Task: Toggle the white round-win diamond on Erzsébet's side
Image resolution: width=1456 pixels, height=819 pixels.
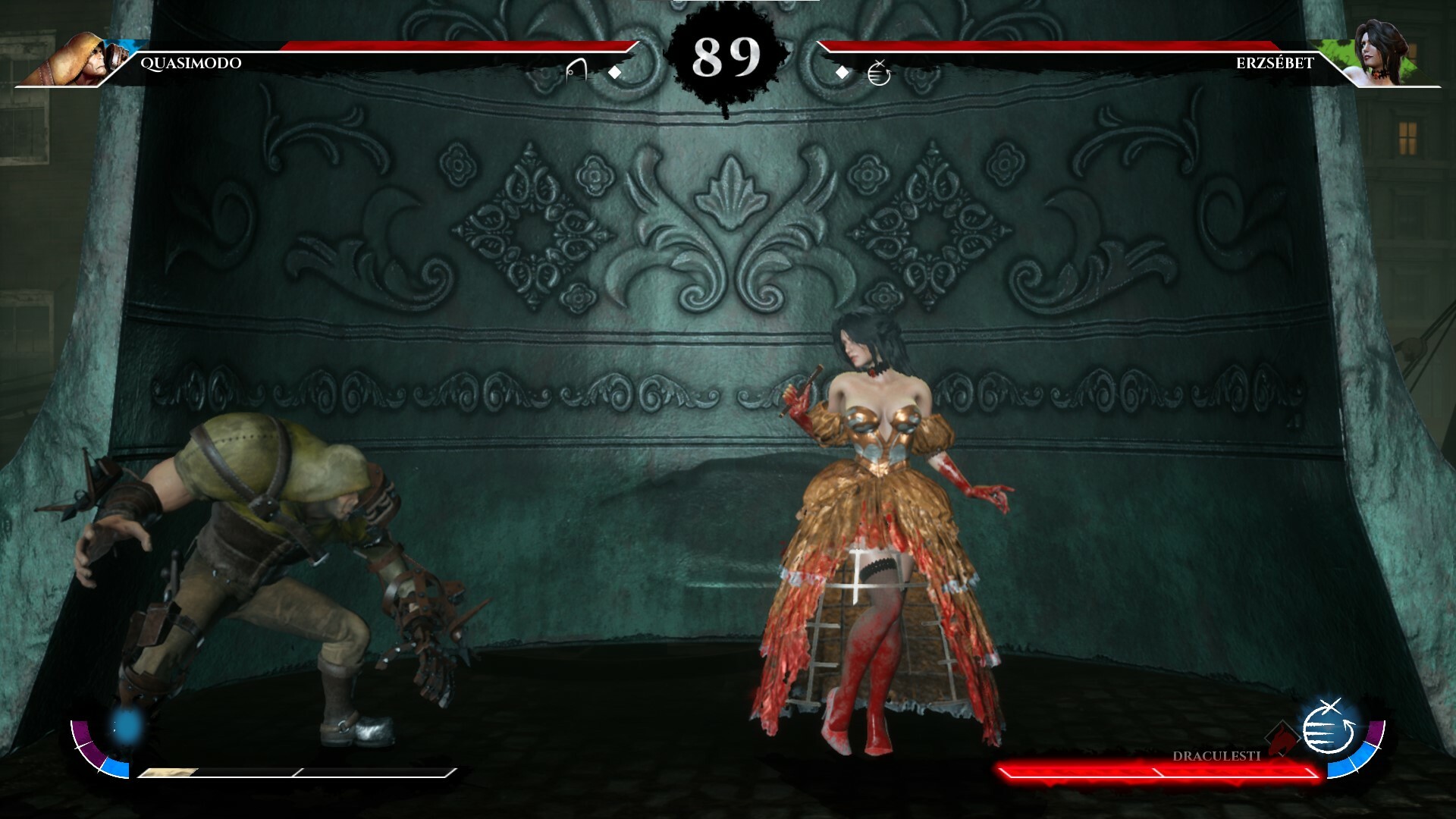Action: pos(842,74)
